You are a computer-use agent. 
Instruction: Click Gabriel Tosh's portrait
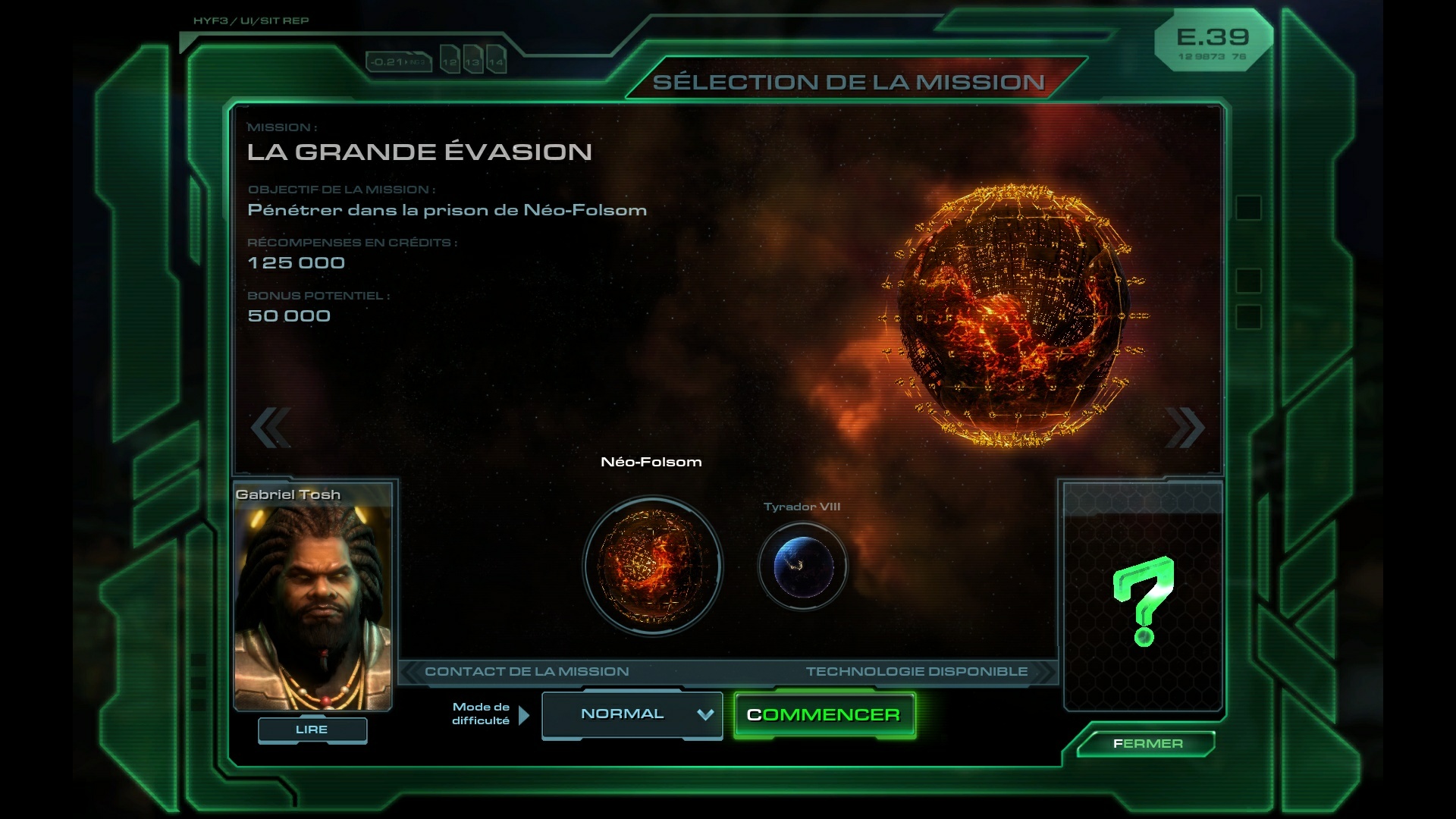pyautogui.click(x=312, y=603)
